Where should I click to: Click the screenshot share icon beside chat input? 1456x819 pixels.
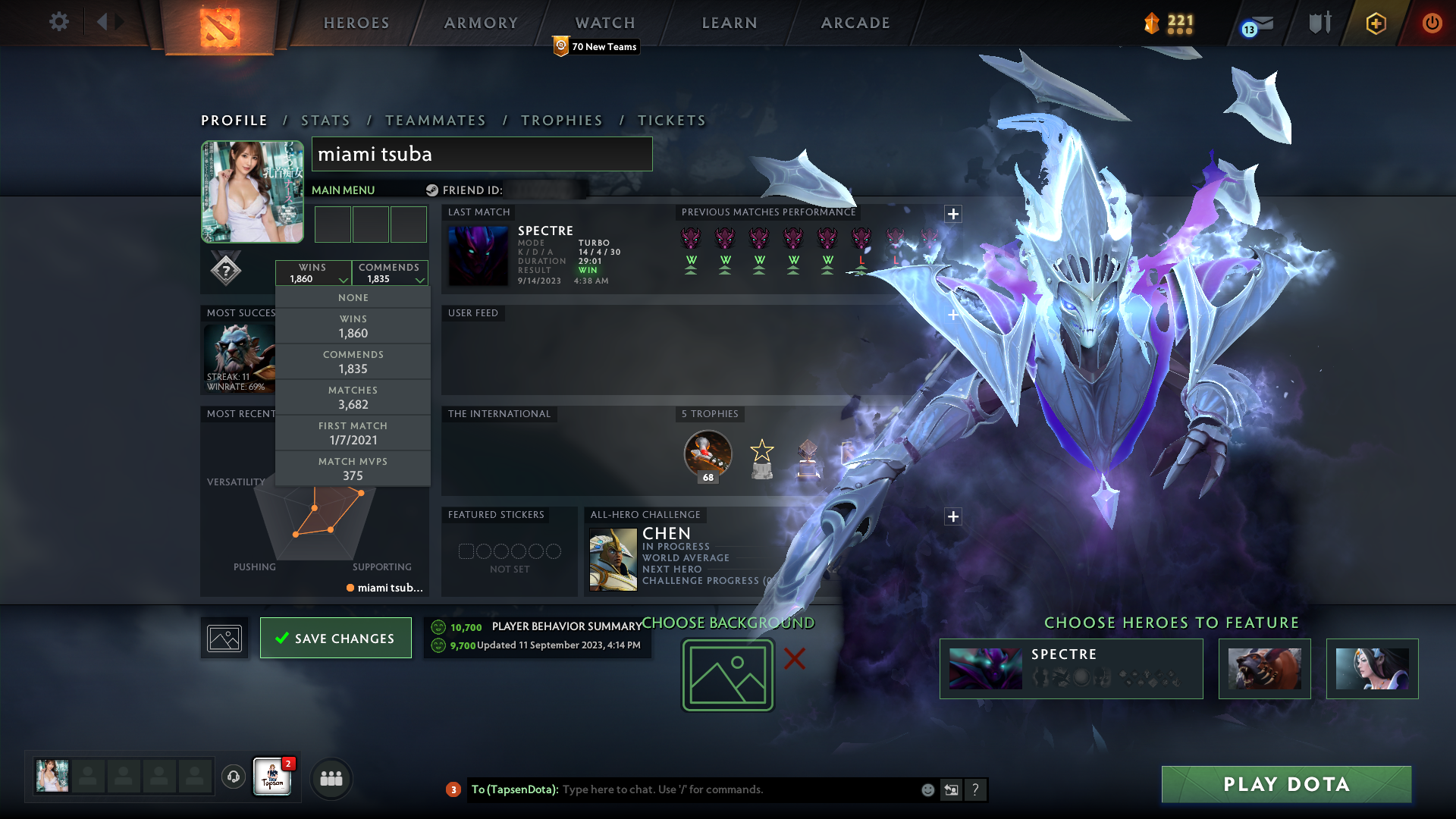click(x=952, y=789)
